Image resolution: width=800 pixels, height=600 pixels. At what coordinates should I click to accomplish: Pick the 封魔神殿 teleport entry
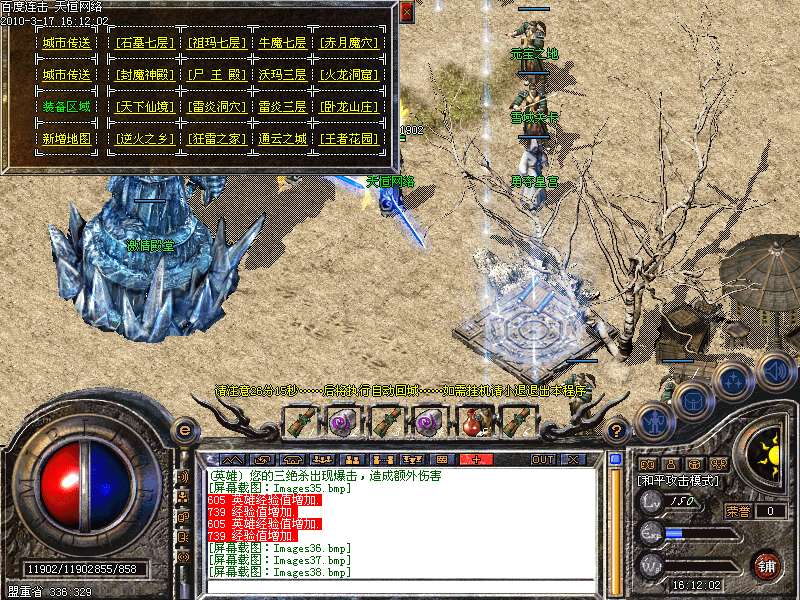click(145, 75)
